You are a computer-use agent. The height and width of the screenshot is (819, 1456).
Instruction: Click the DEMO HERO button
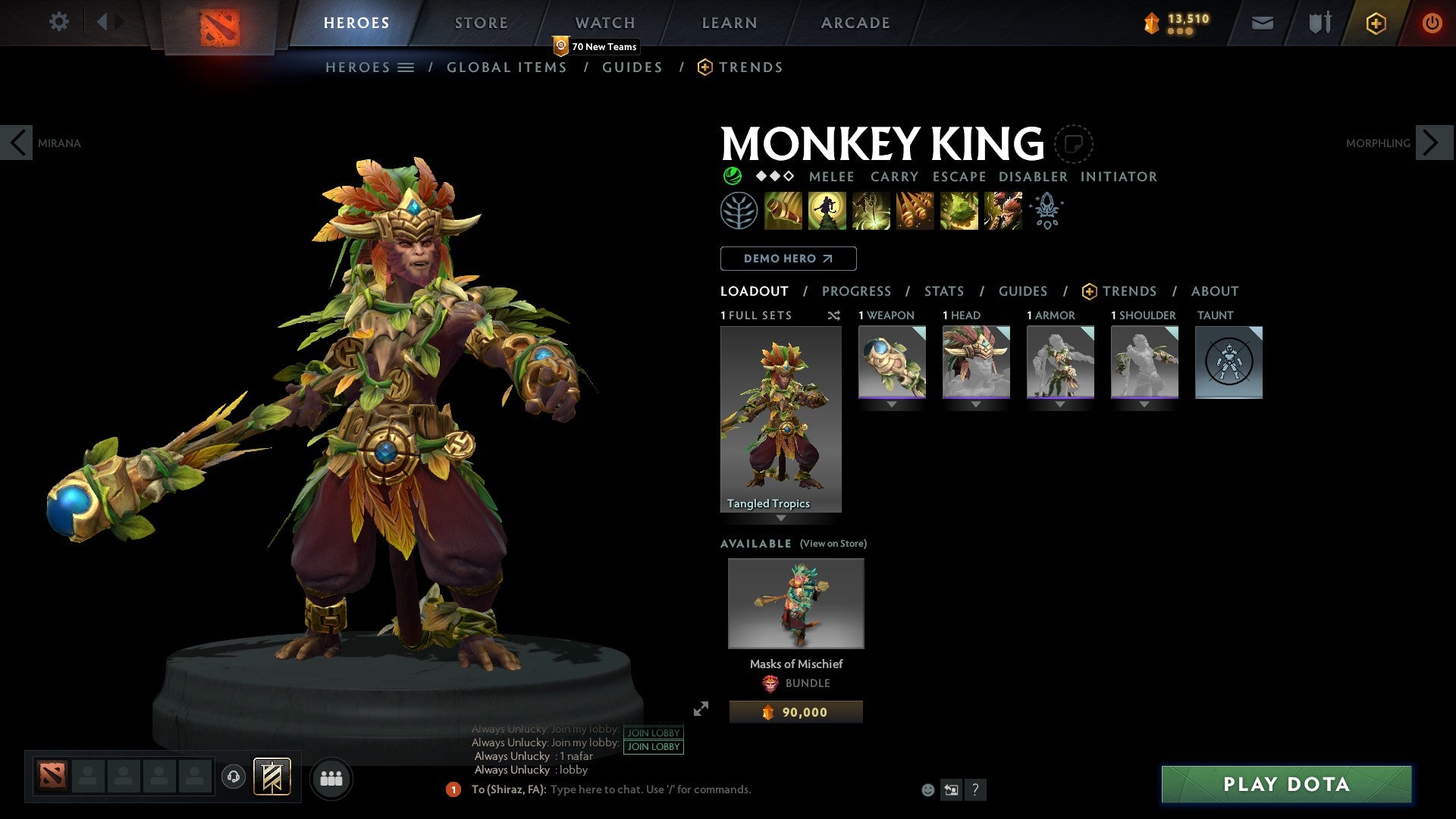[787, 258]
